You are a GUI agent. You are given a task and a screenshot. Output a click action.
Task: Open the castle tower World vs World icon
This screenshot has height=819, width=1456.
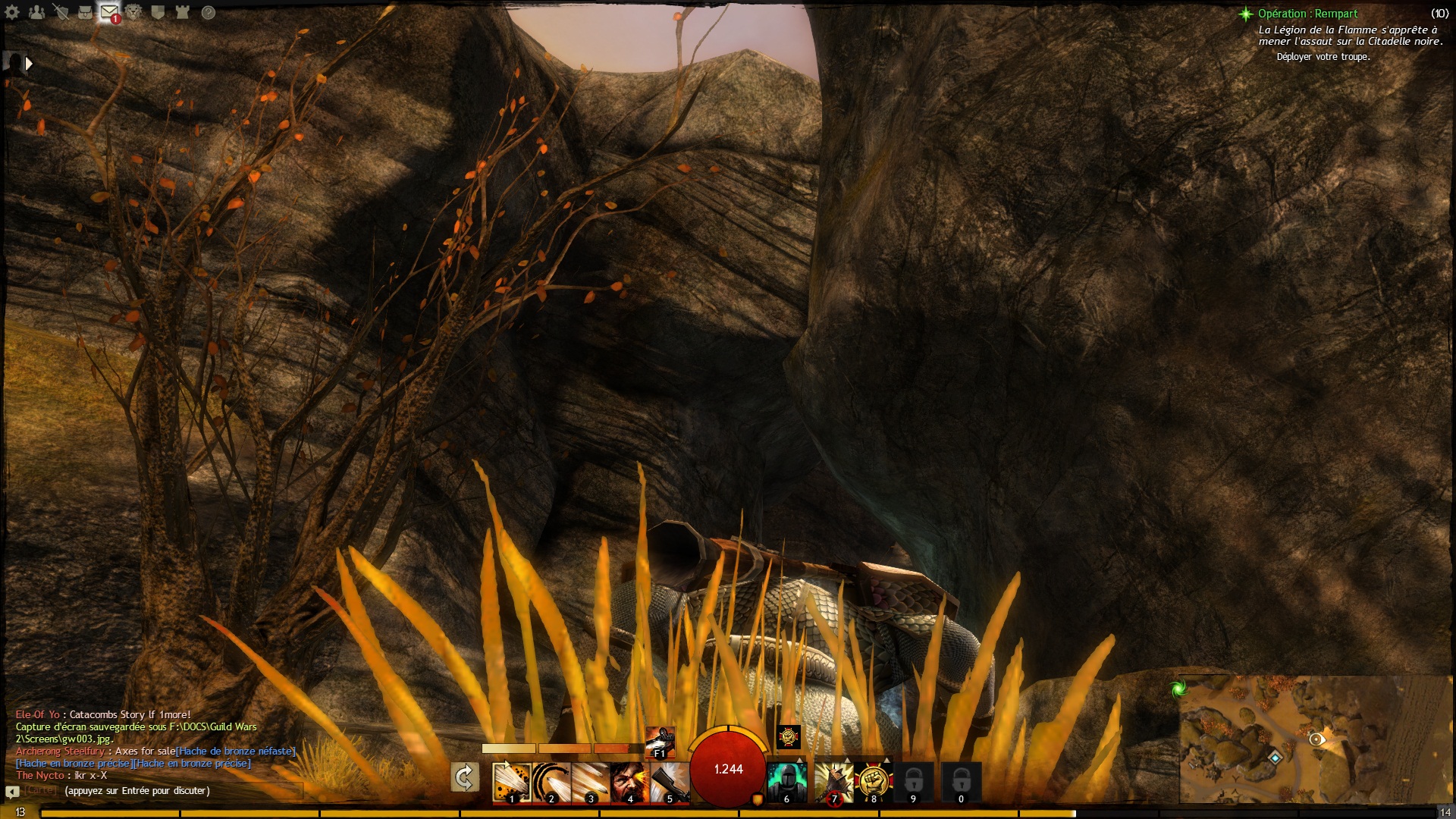183,12
